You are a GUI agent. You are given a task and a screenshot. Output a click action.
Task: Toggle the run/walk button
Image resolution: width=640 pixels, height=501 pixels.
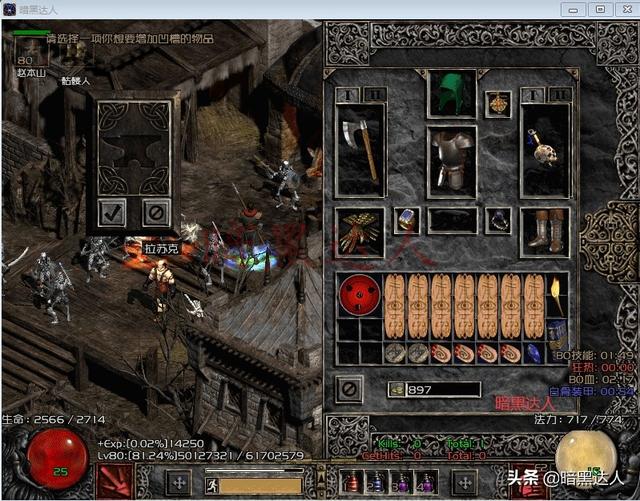coord(213,484)
